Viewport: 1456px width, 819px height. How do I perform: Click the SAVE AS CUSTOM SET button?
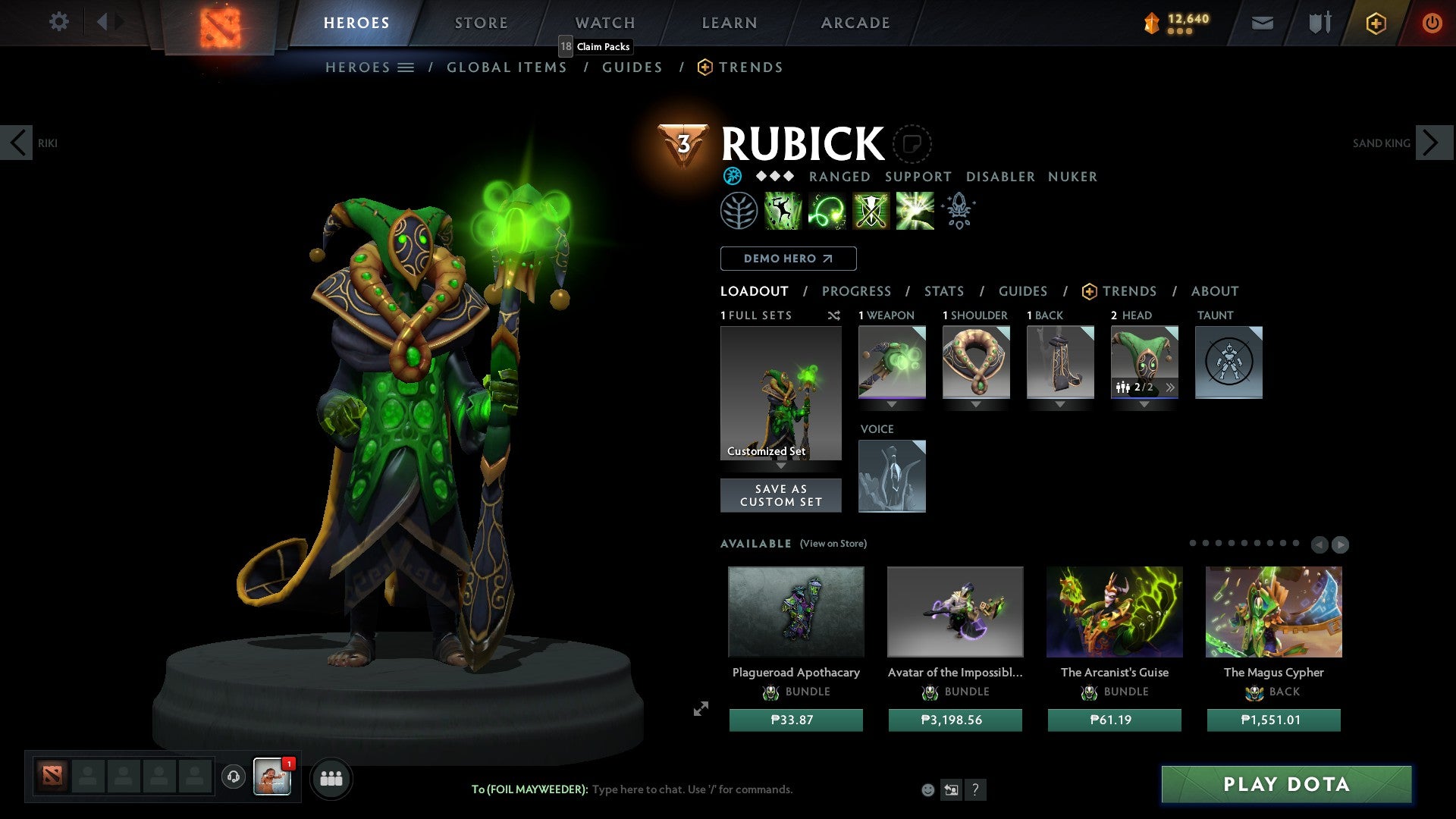pyautogui.click(x=780, y=494)
